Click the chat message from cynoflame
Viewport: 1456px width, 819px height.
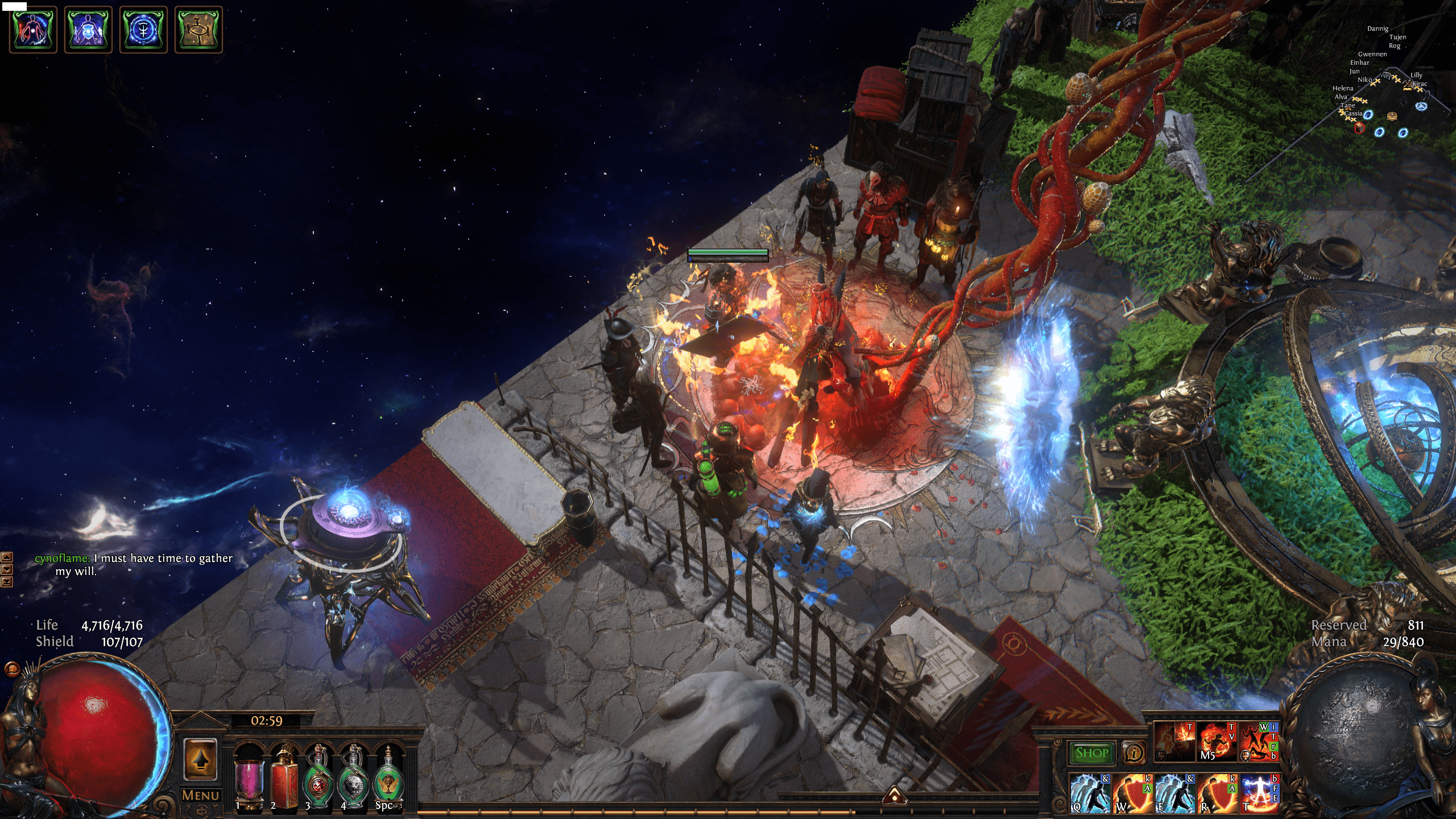[134, 564]
